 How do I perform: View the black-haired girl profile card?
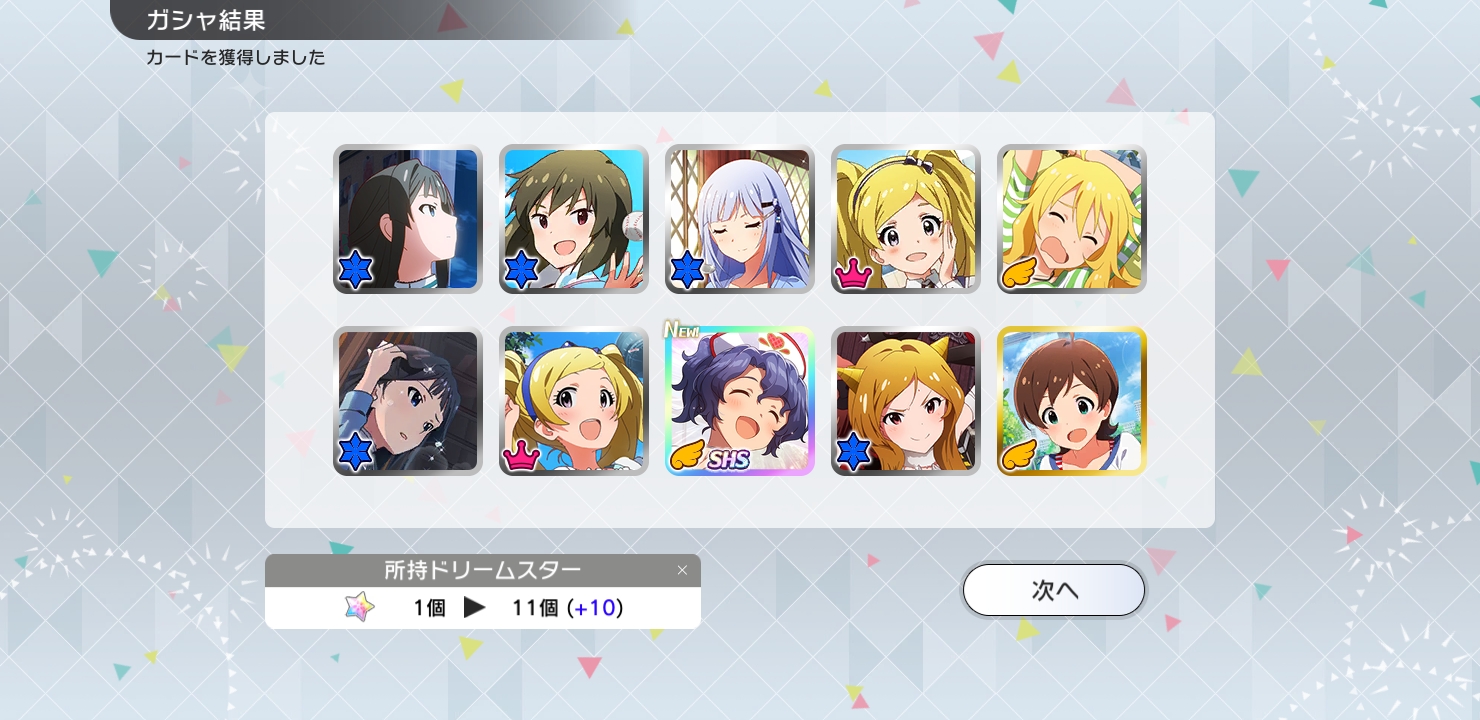click(408, 219)
